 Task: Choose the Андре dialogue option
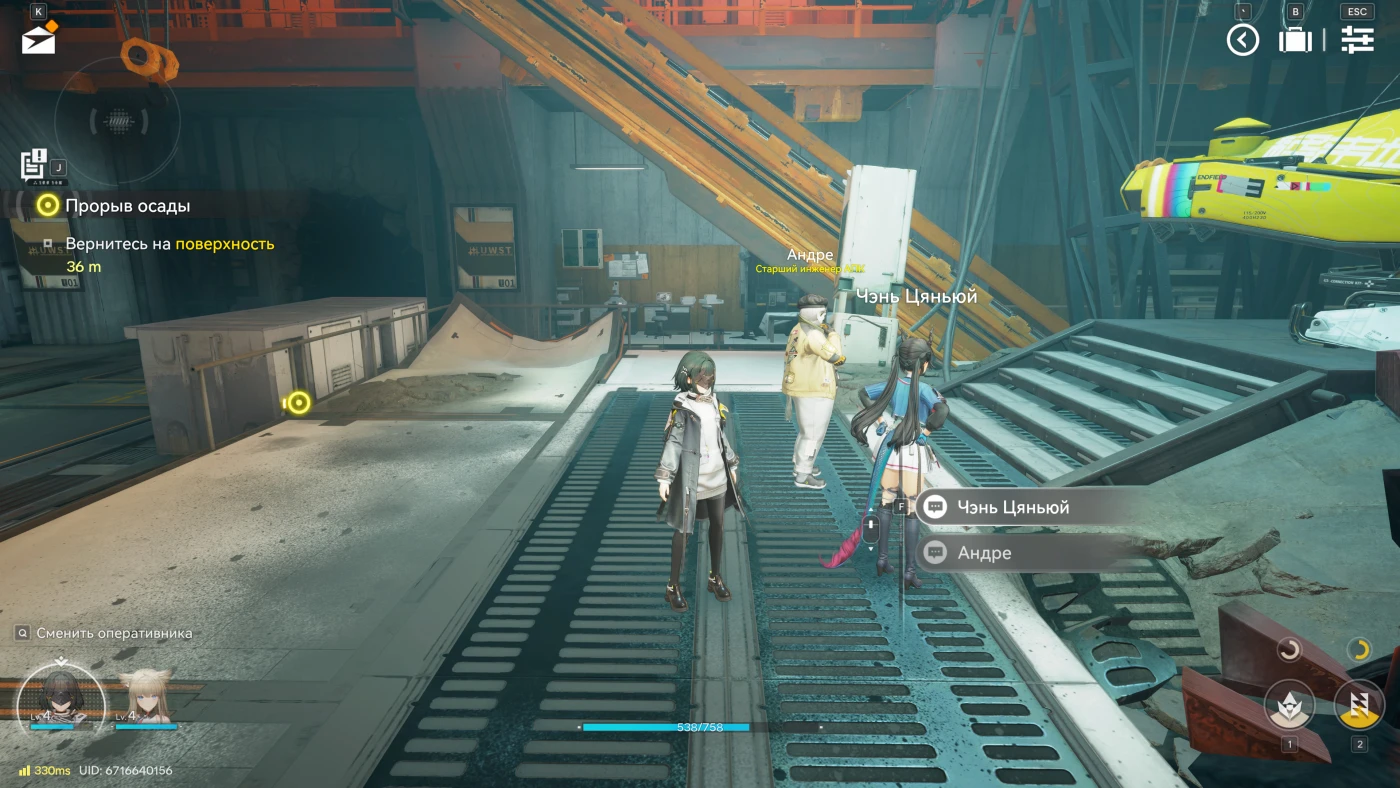984,553
